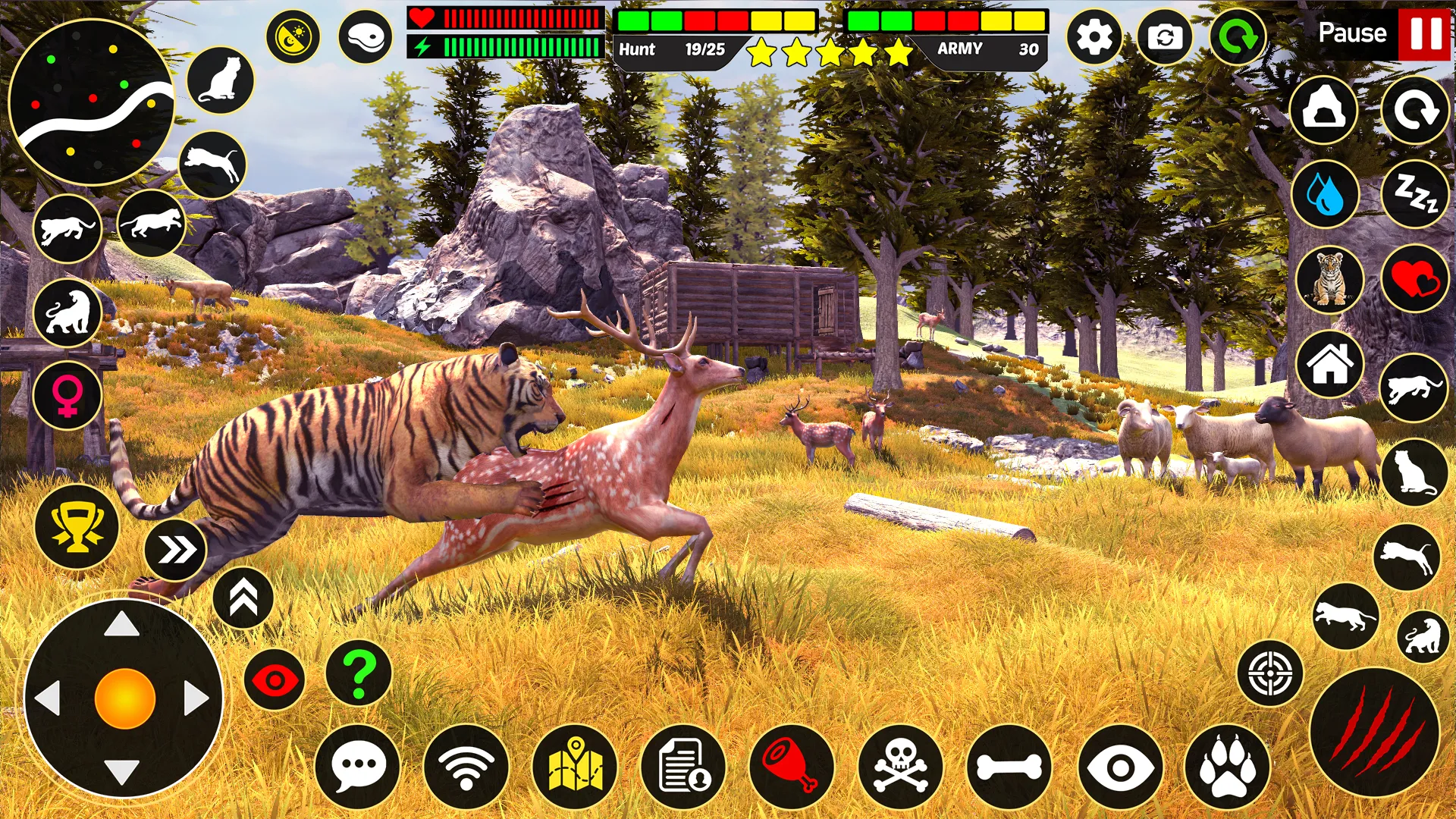The image size is (1456, 819).
Task: Open the tiger cub menu
Action: (1327, 280)
